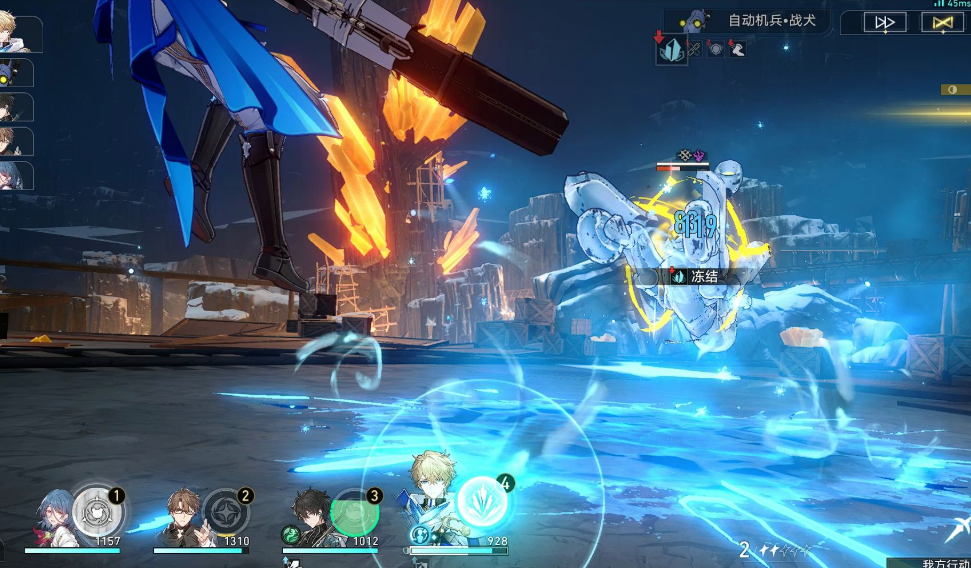Image resolution: width=971 pixels, height=568 pixels.
Task: Select Gepard's portrait in the turn order
Action: 19,35
